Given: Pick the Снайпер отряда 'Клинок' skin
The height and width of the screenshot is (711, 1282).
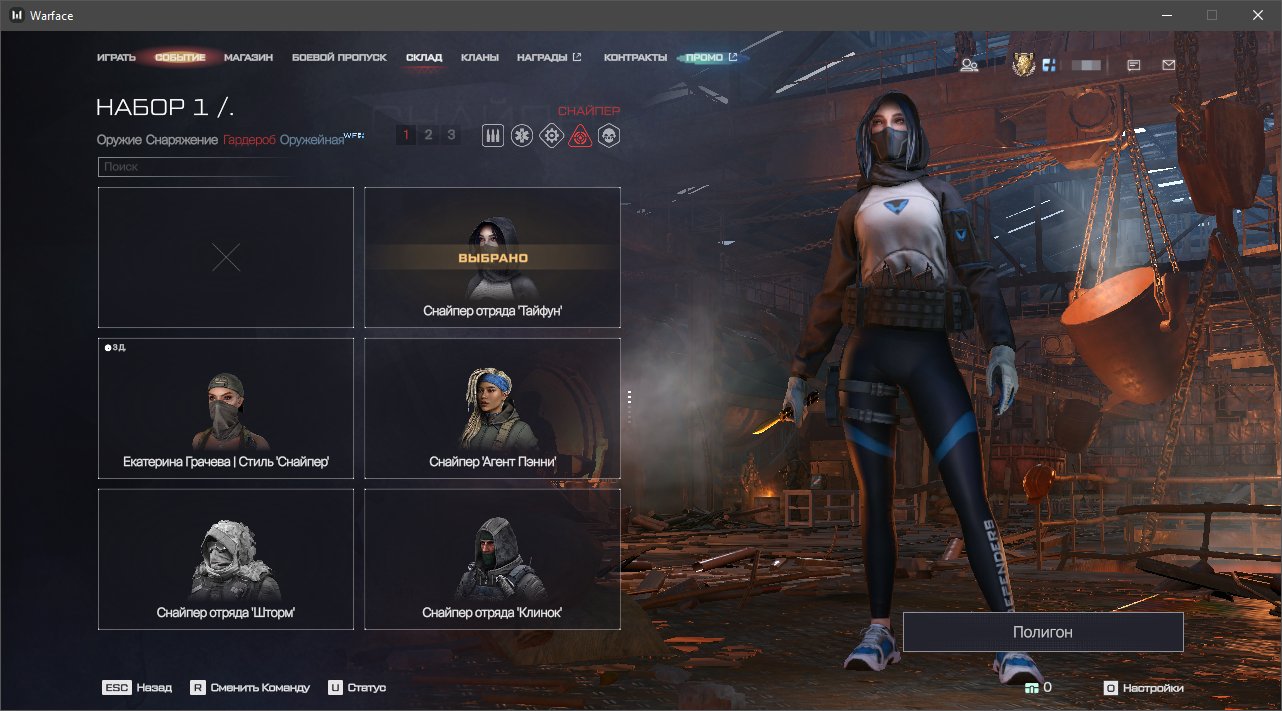Looking at the screenshot, I should click(492, 558).
